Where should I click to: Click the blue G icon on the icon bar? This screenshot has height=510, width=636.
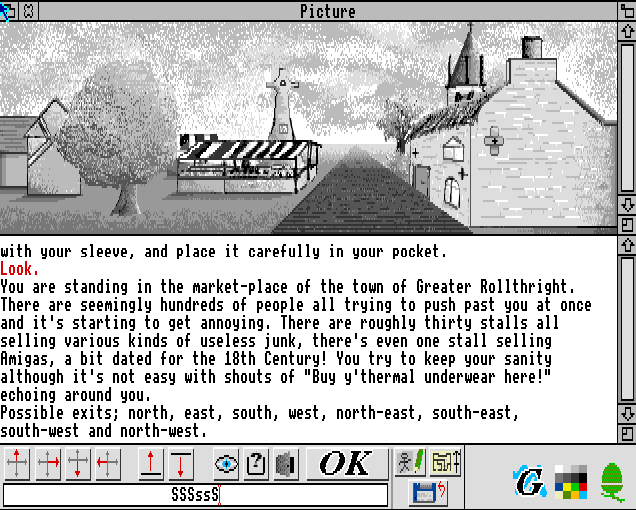[530, 481]
